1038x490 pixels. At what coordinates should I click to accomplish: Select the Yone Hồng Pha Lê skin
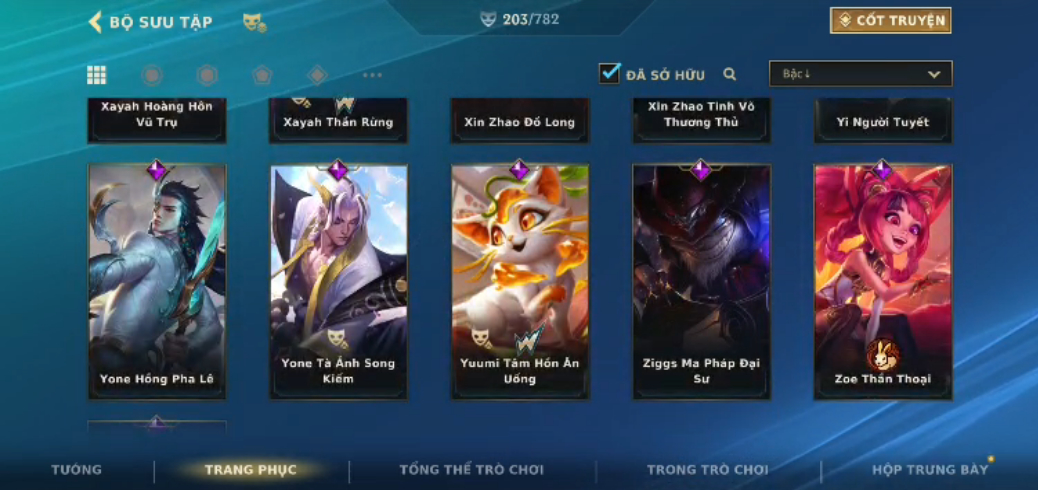tap(157, 281)
